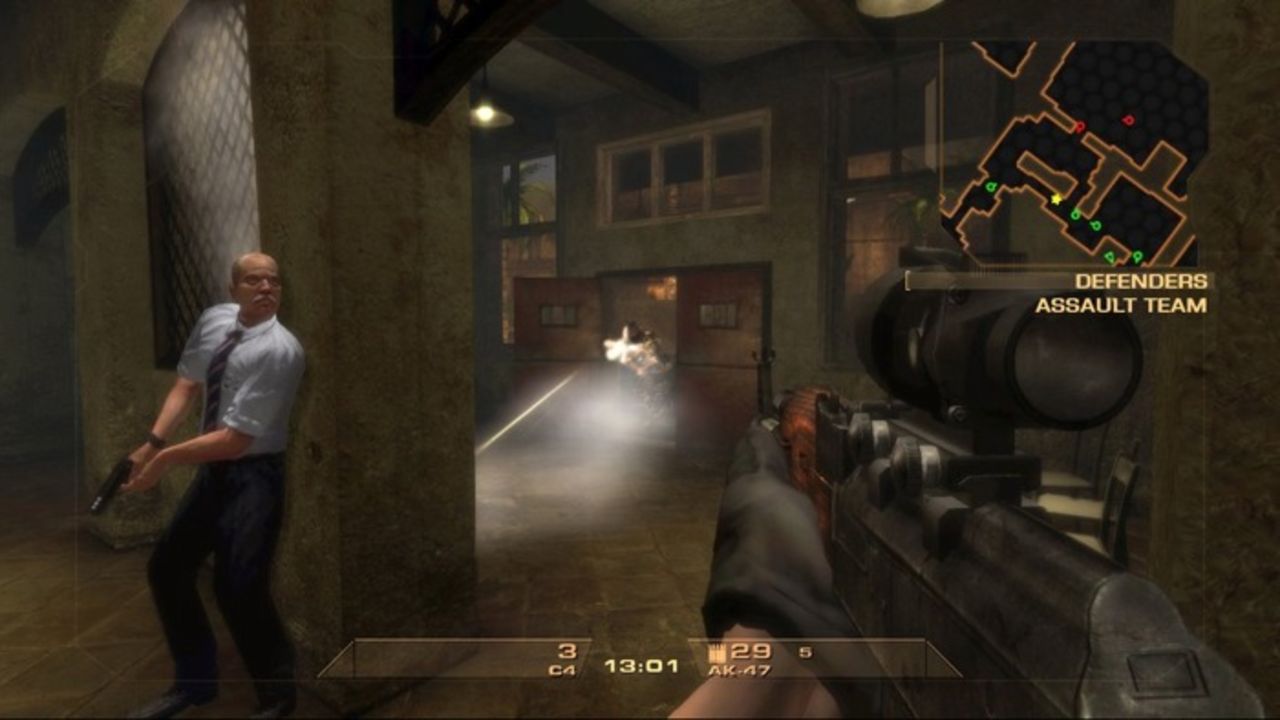Image resolution: width=1280 pixels, height=720 pixels.
Task: Select the DEFENDERS team label
Action: click(x=1140, y=283)
